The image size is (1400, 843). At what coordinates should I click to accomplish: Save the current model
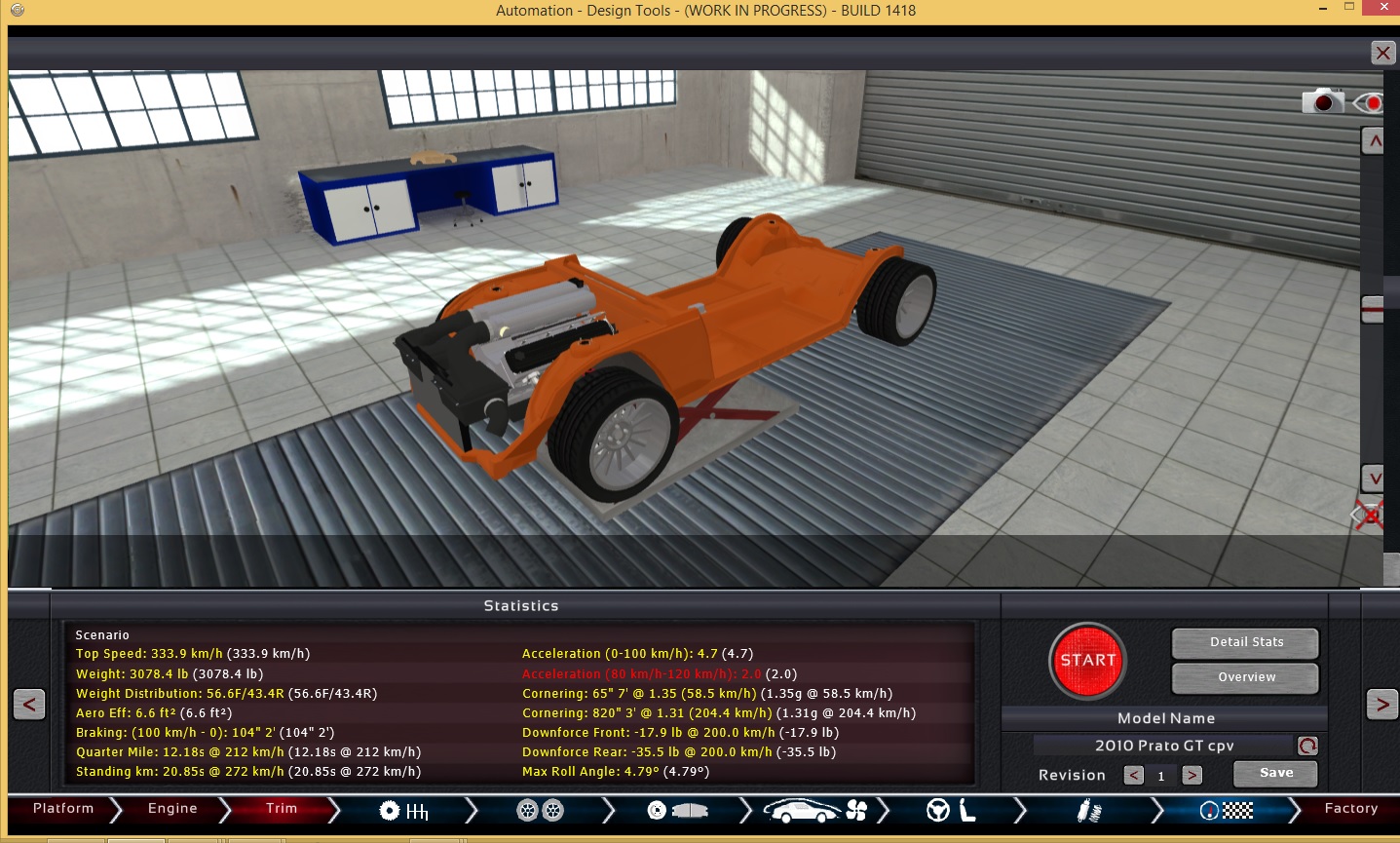point(1274,773)
